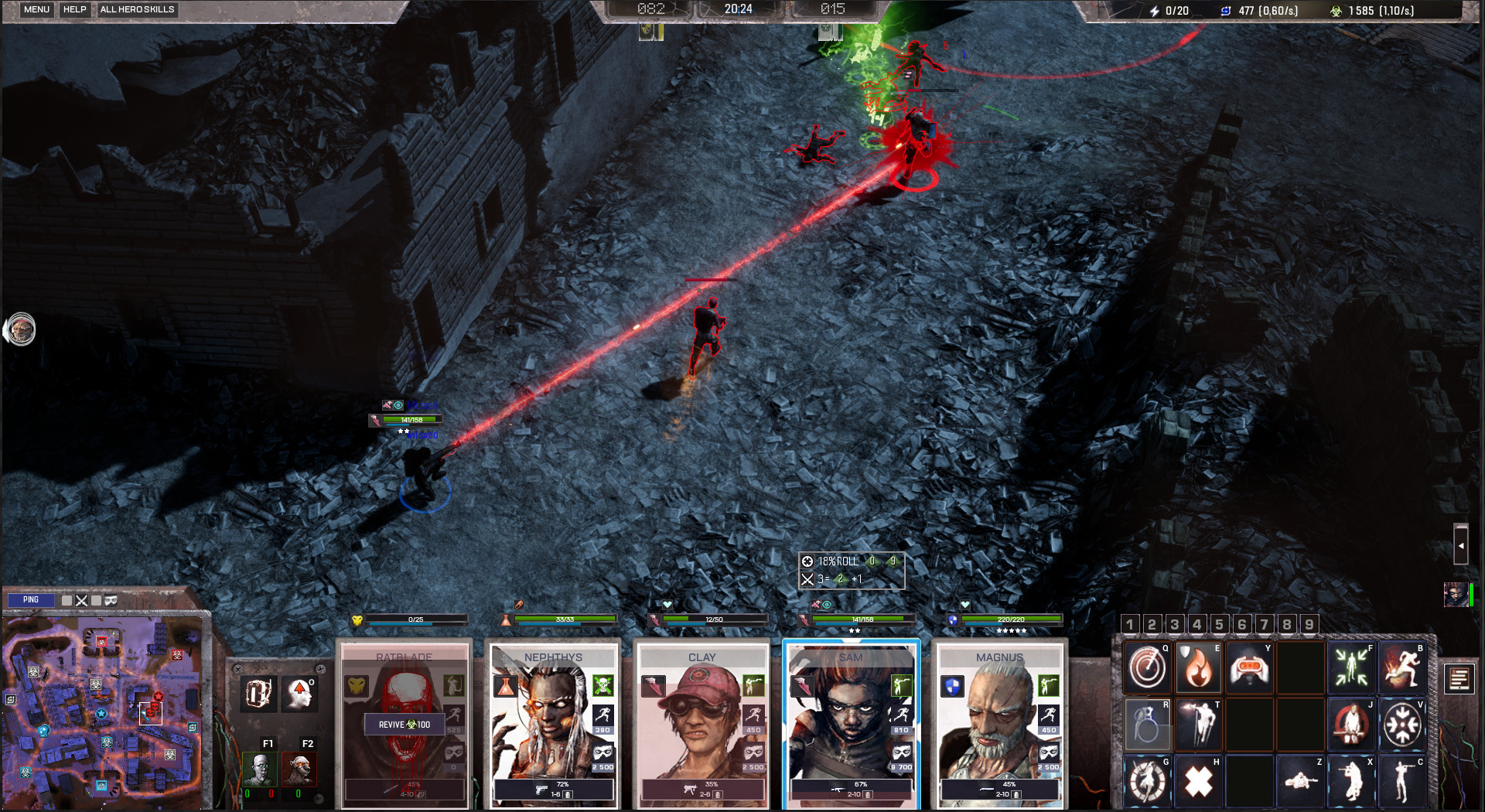1485x812 pixels.
Task: Open ALL HERO SKILLS
Action: (138, 9)
